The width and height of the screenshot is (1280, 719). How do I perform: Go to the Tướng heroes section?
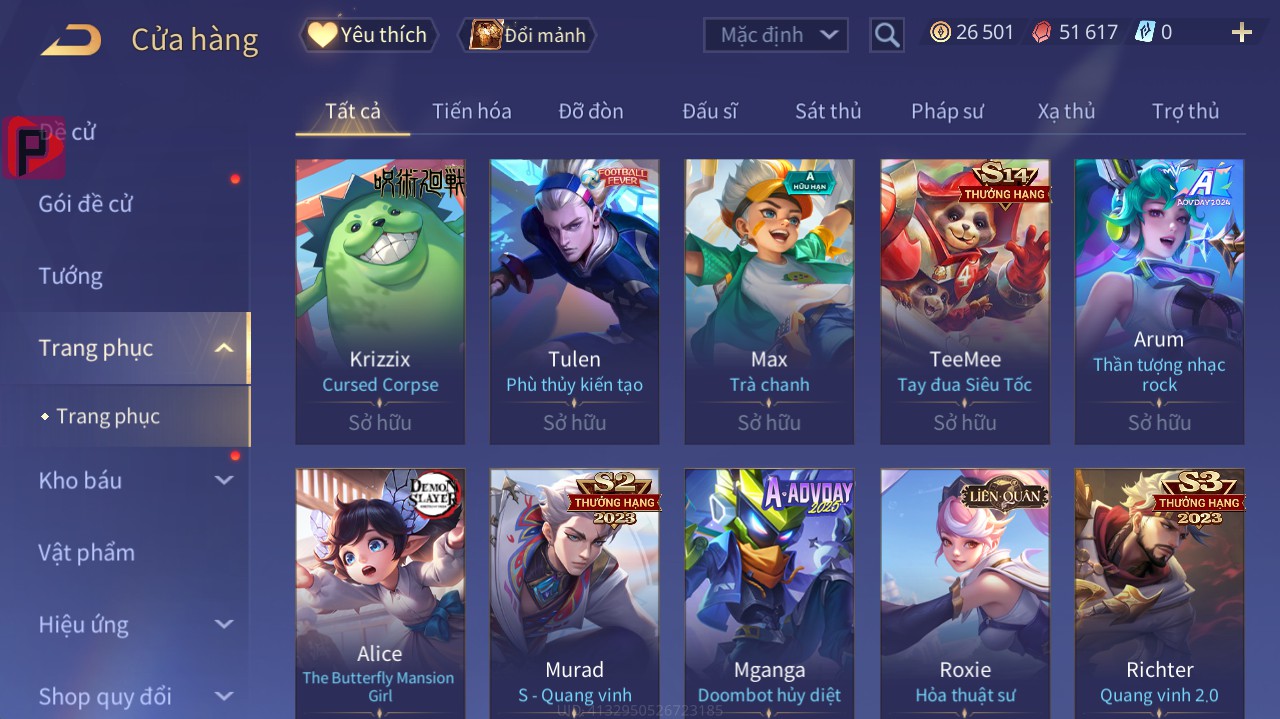click(71, 276)
